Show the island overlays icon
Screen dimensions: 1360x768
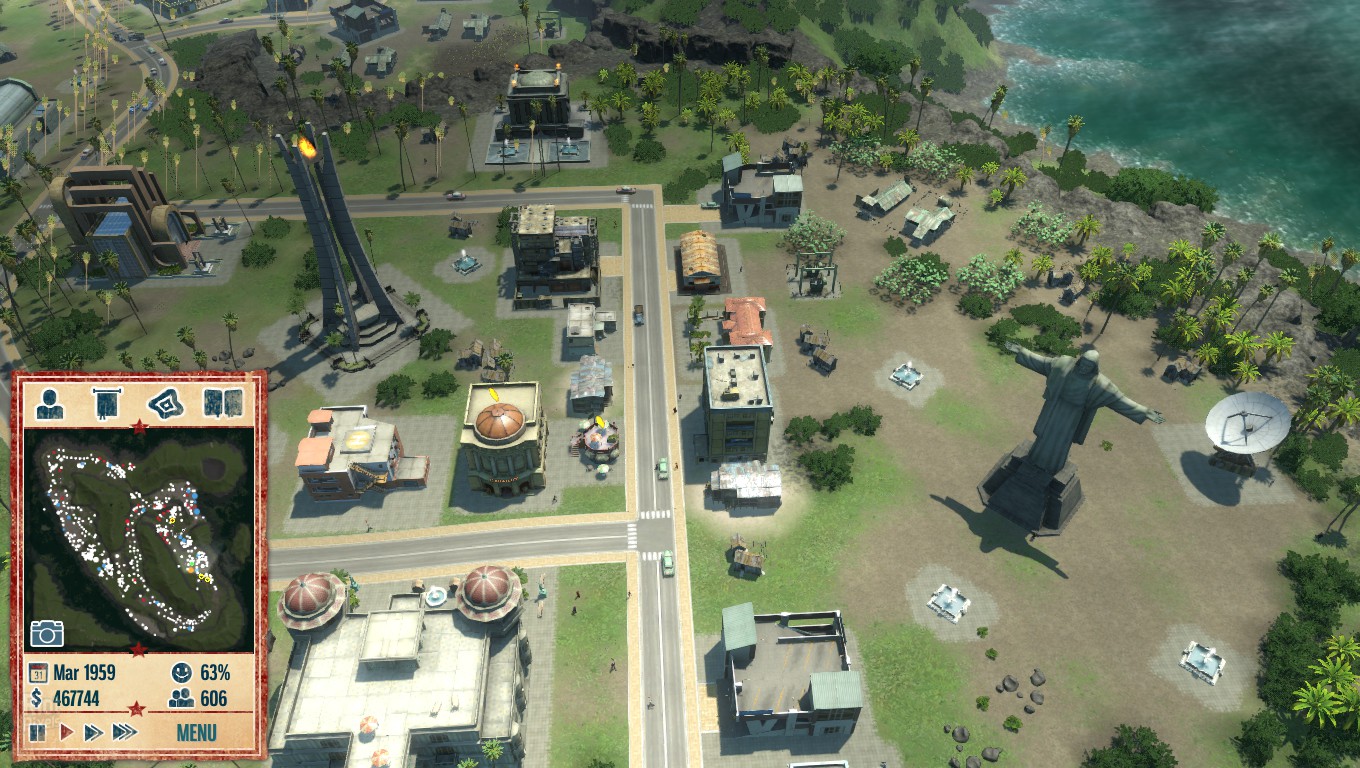tap(165, 402)
